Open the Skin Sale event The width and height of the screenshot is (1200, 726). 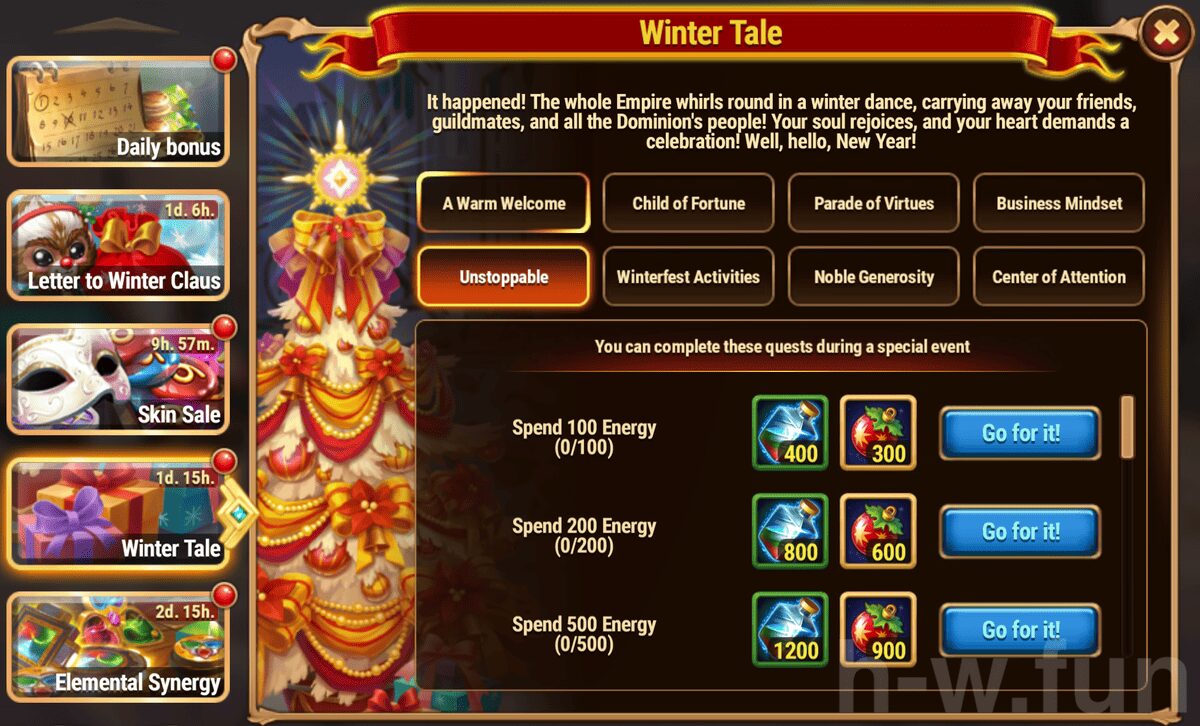(118, 380)
